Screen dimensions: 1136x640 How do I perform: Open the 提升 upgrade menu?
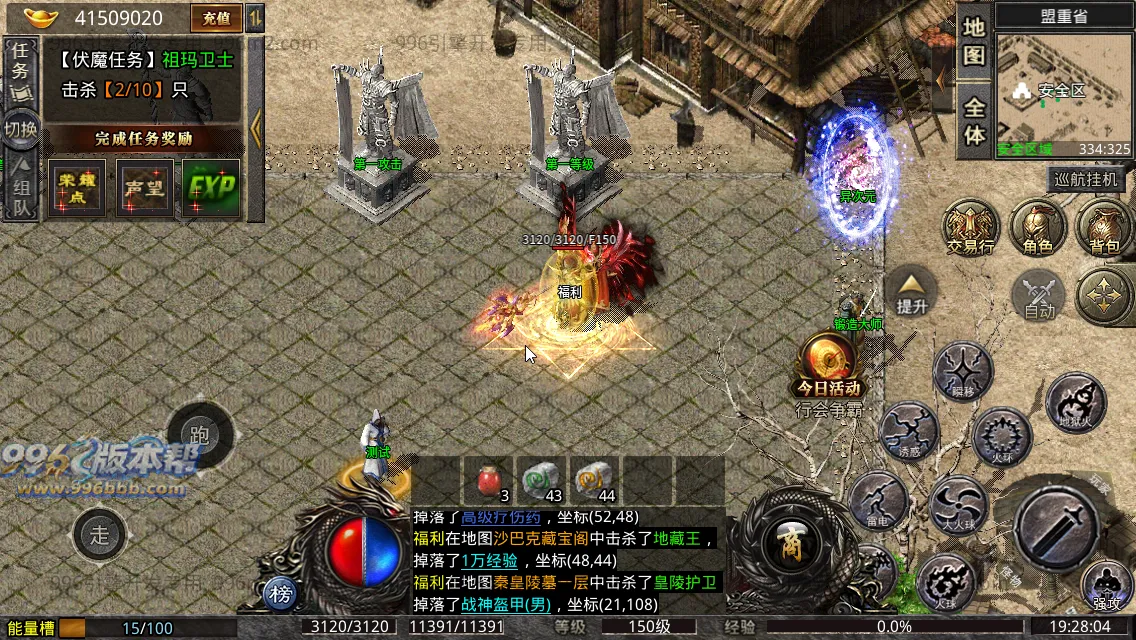[x=912, y=291]
